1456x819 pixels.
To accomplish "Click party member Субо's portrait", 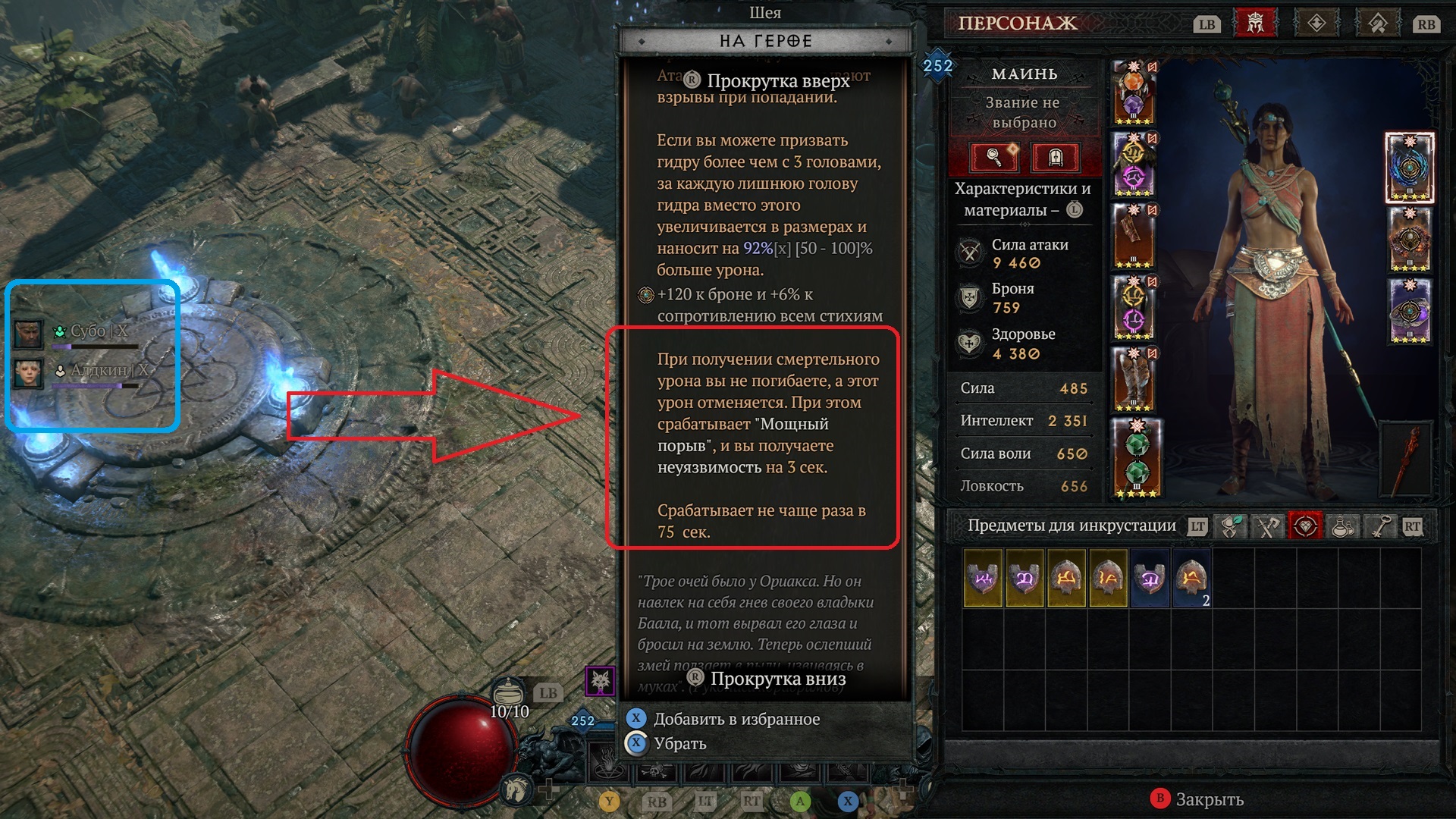I will [28, 332].
